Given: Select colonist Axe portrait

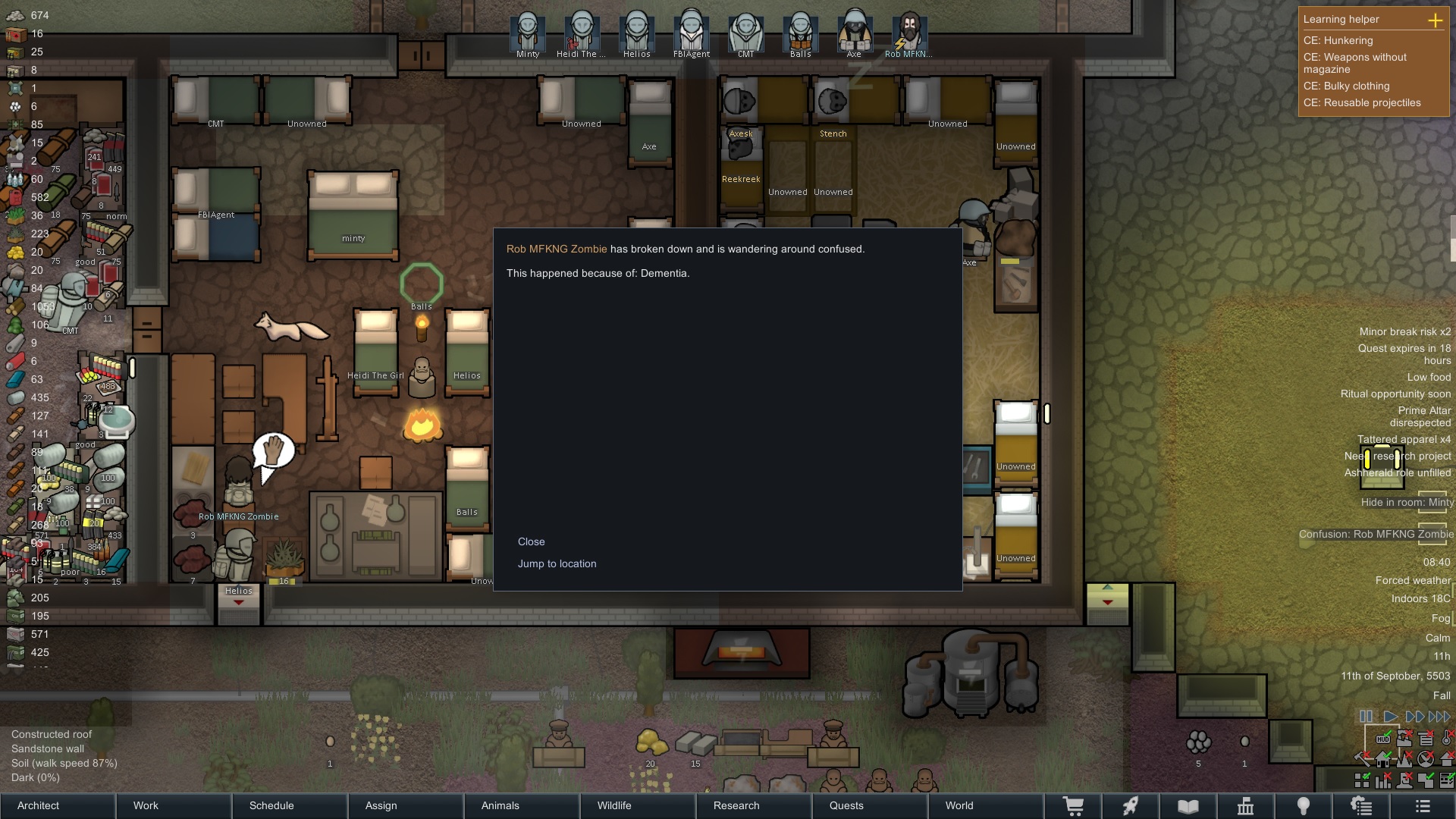Looking at the screenshot, I should (x=854, y=34).
